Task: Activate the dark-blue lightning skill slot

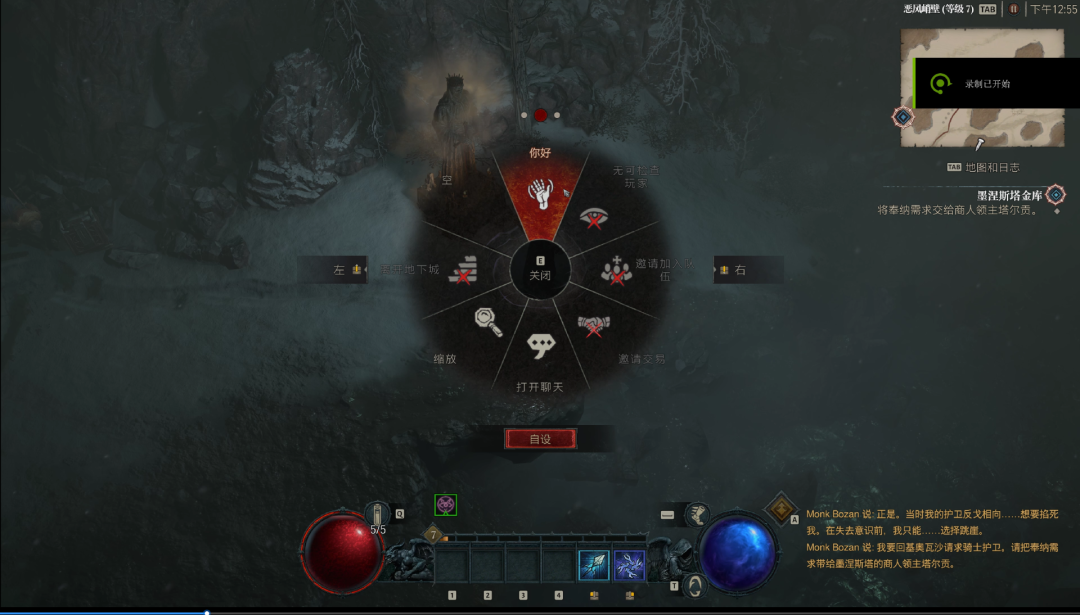Action: click(x=629, y=565)
